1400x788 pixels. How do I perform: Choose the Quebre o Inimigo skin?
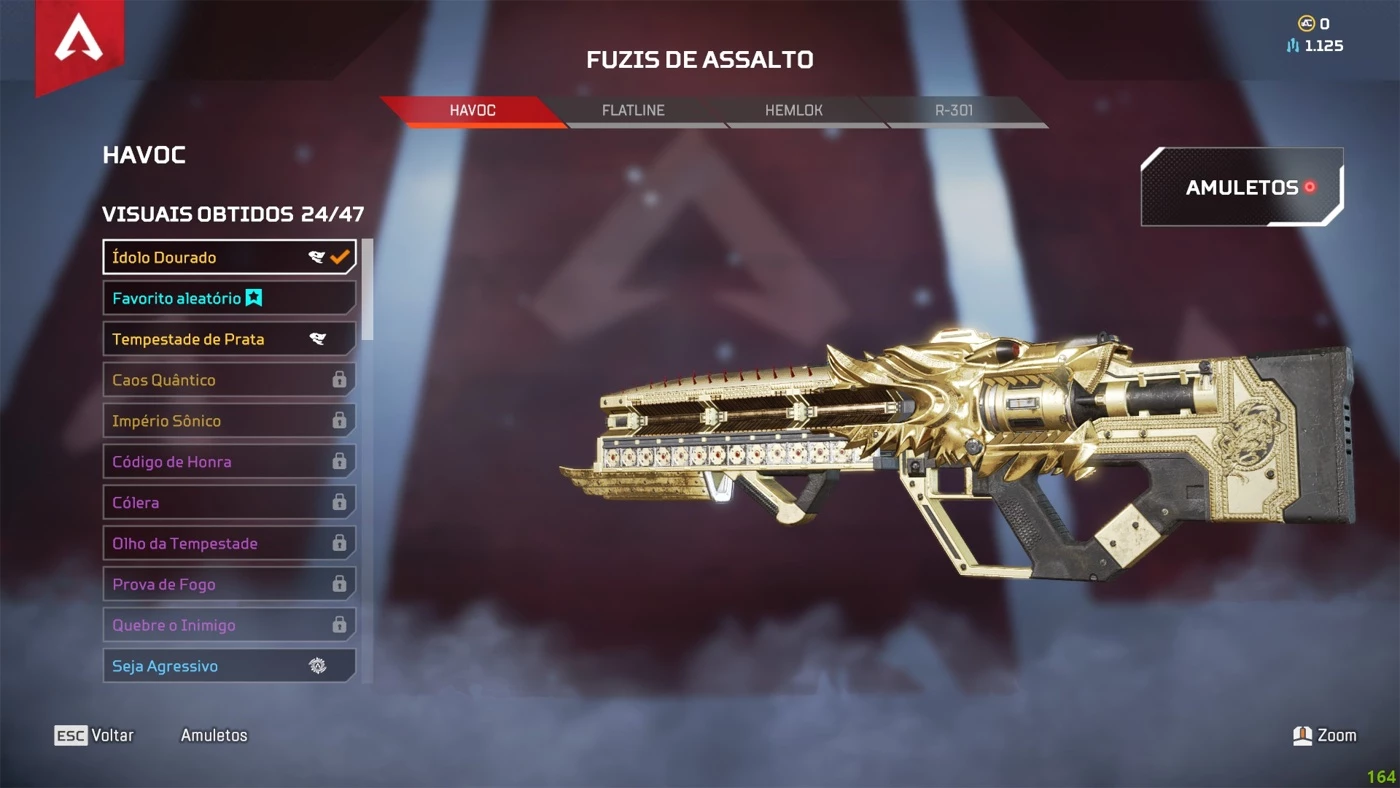pos(229,626)
